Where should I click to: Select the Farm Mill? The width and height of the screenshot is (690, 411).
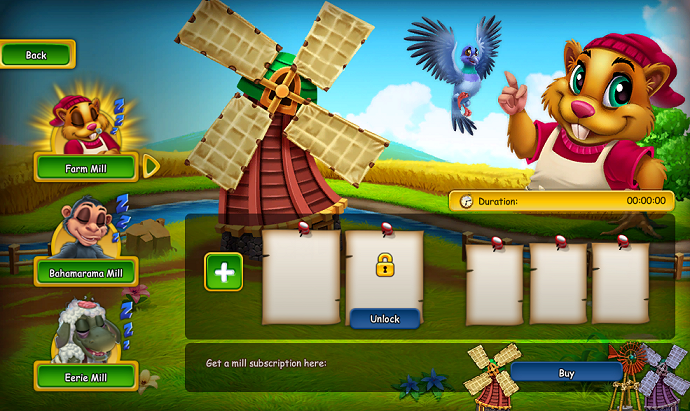(x=85, y=168)
